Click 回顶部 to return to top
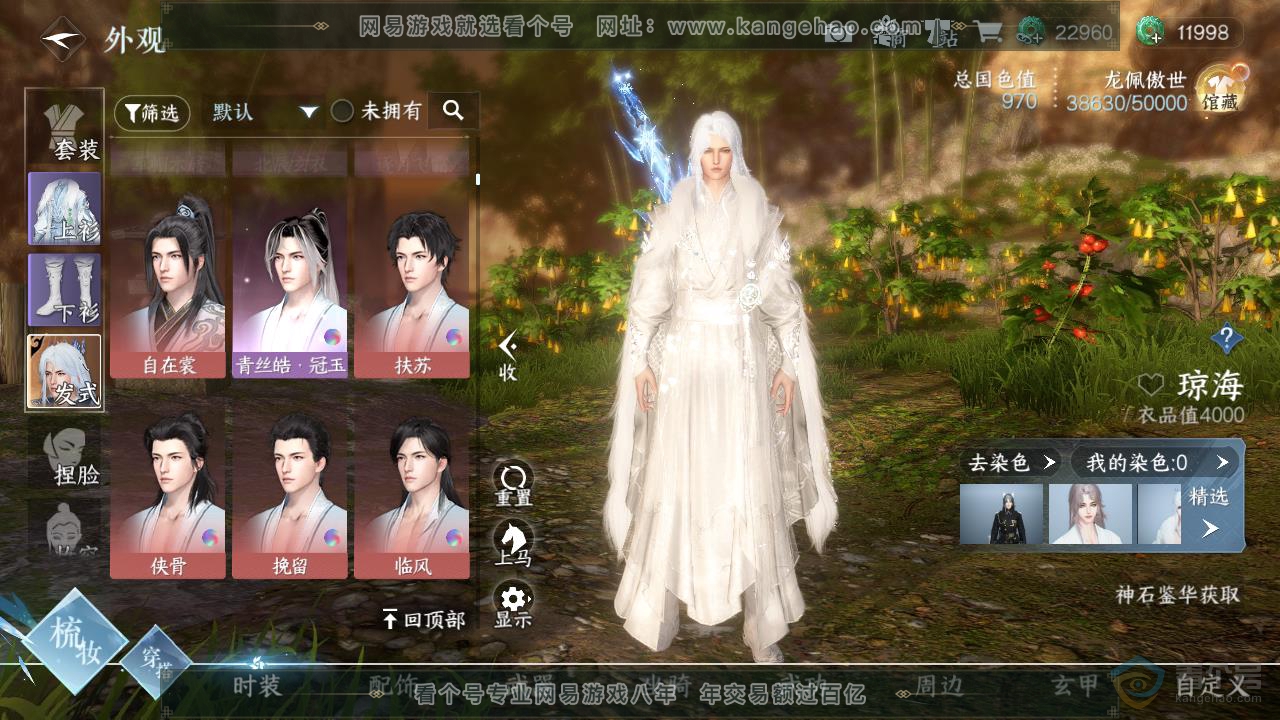1280x720 pixels. pos(424,620)
